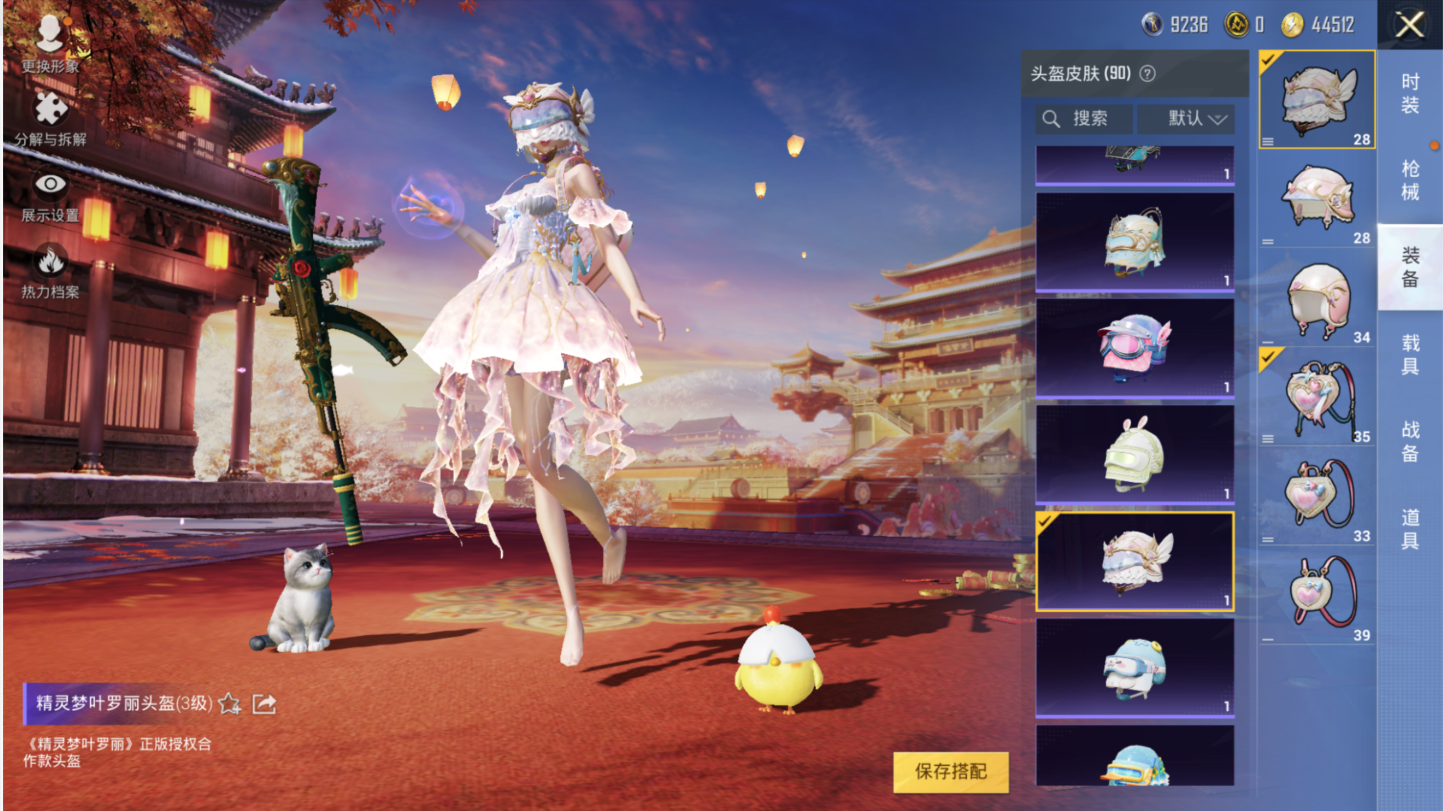Open the 默认 sort dropdown
The width and height of the screenshot is (1443, 811).
coord(1186,119)
